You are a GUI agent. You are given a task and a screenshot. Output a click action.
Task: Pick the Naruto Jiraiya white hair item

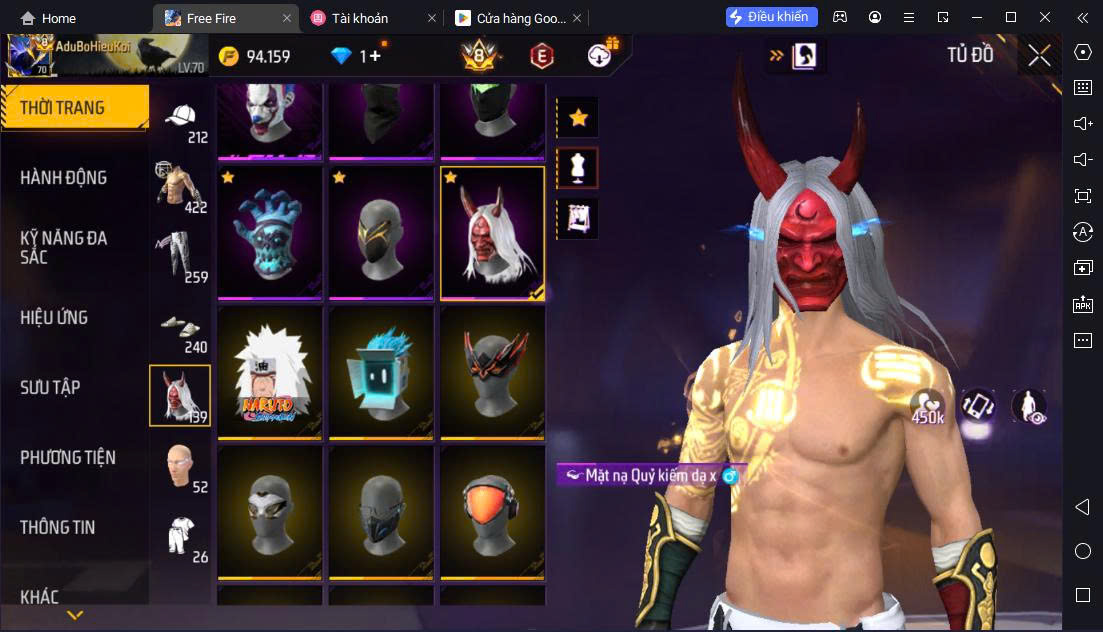tap(270, 373)
